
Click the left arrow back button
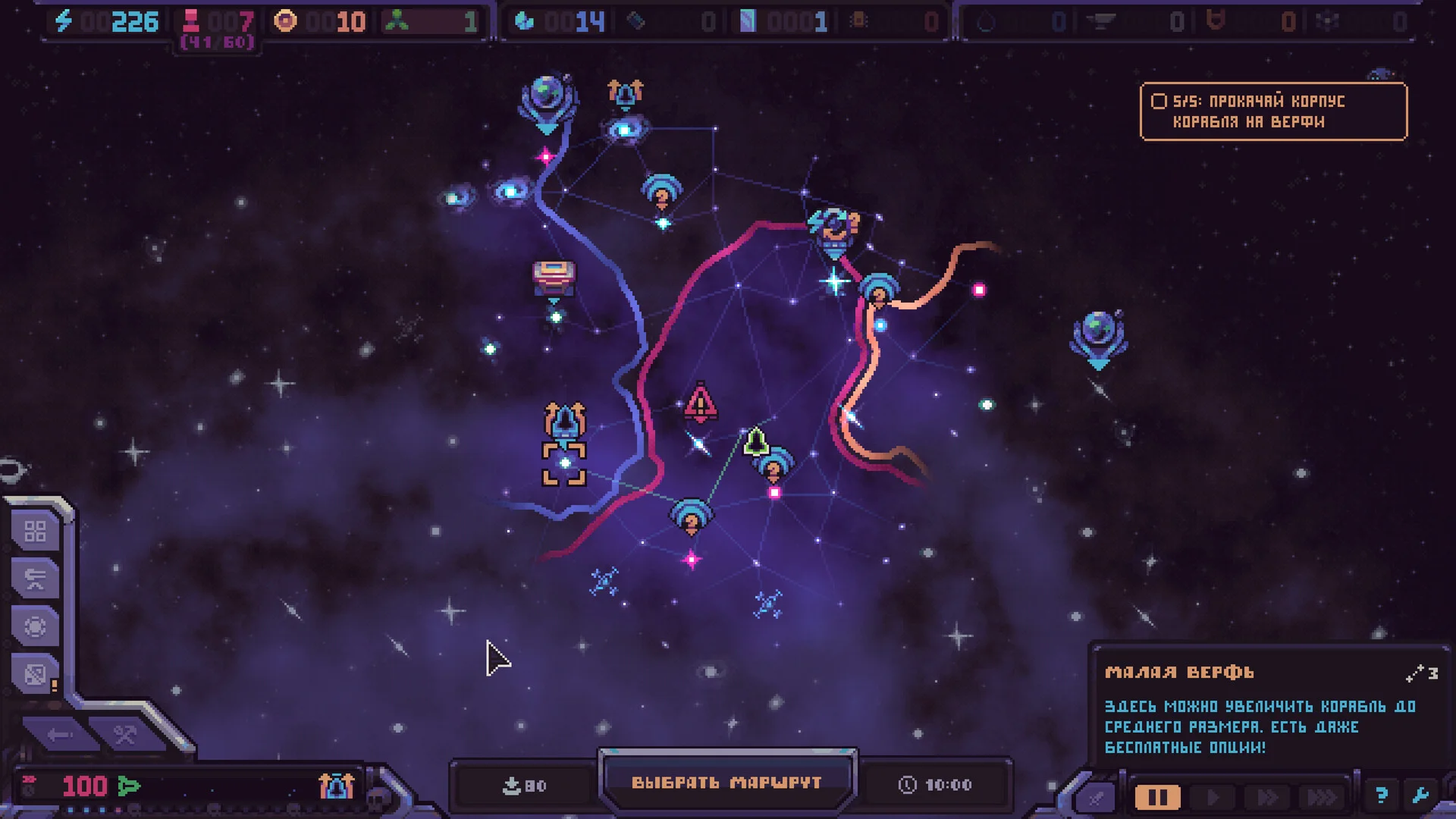click(59, 734)
